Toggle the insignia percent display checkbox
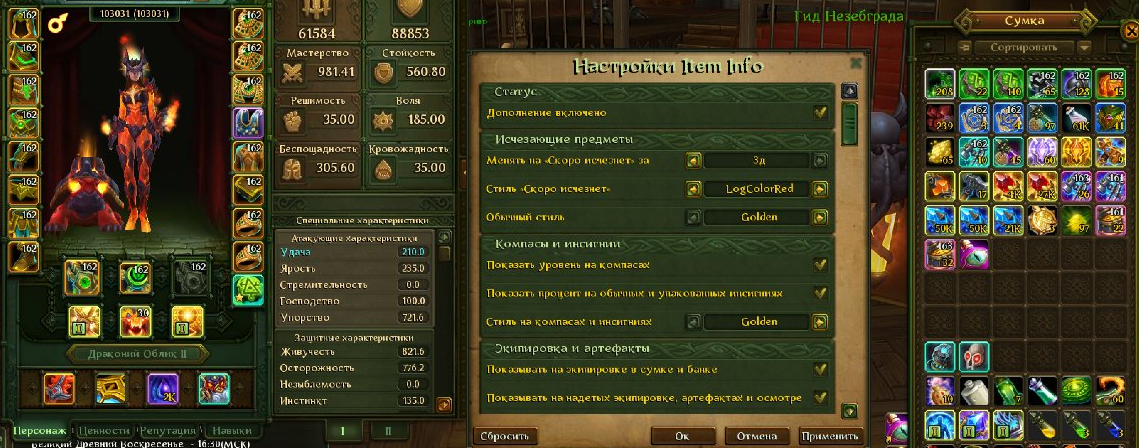This screenshot has width=1139, height=448. tap(820, 293)
